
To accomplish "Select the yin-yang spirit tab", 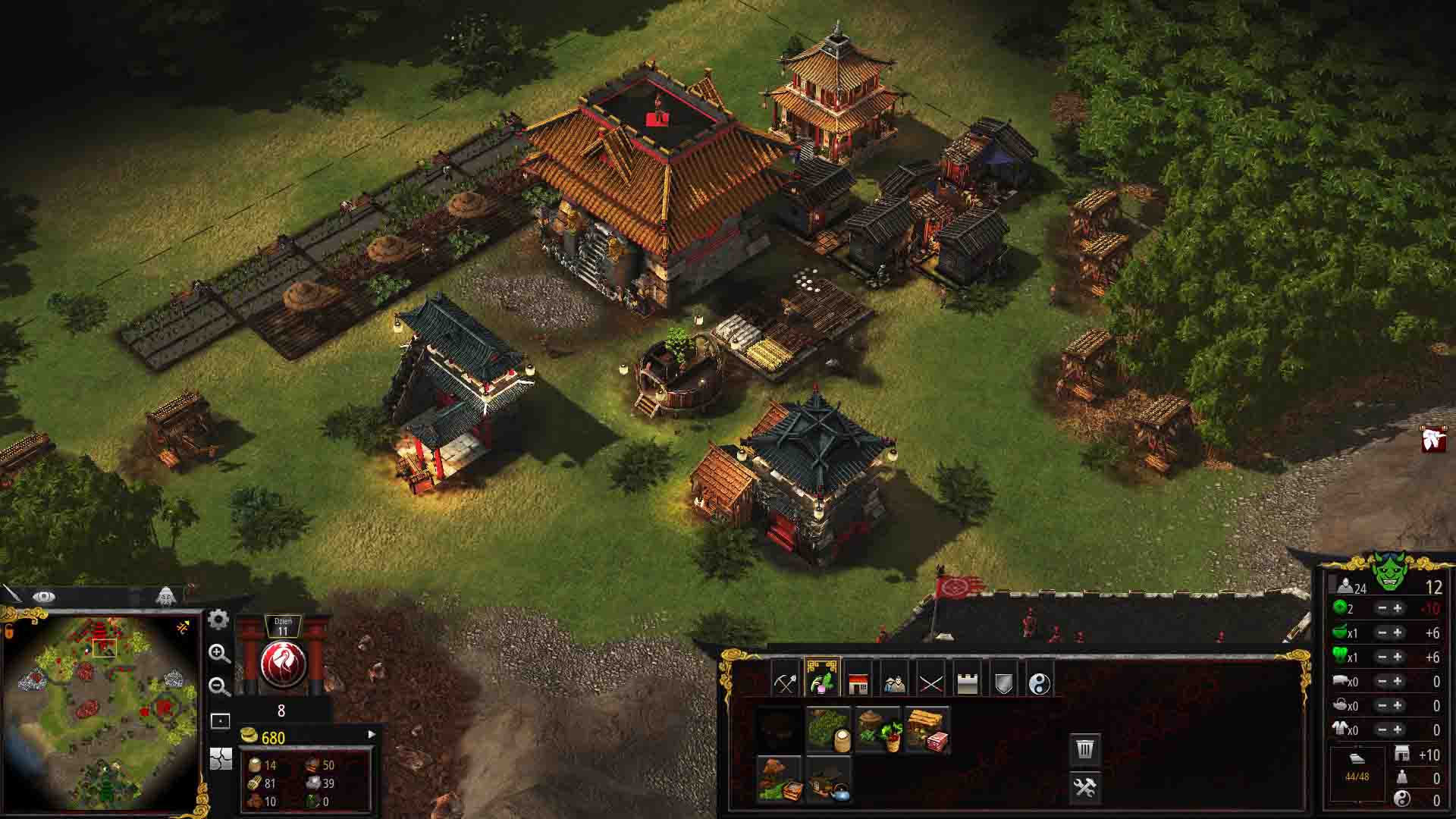I will click(x=1040, y=682).
